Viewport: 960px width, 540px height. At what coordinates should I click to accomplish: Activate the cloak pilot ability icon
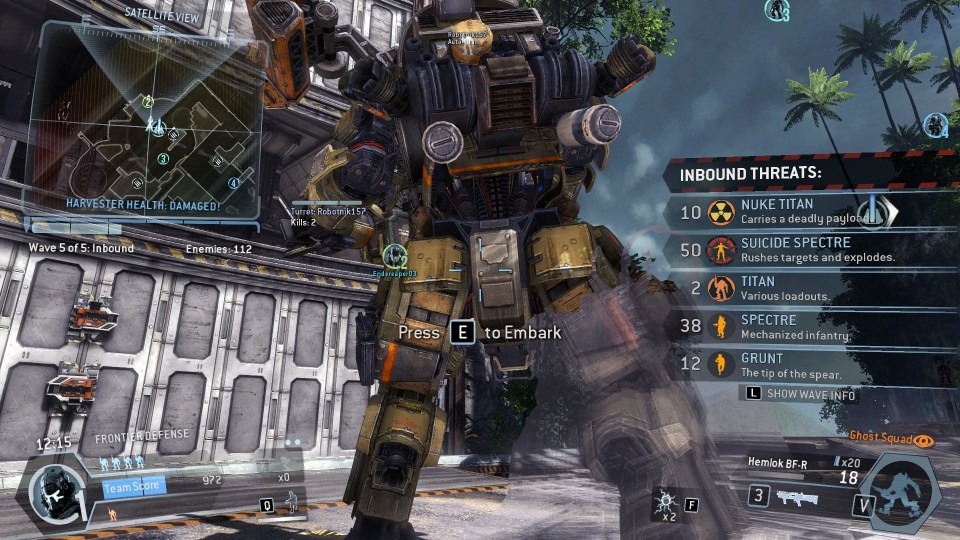(293, 502)
